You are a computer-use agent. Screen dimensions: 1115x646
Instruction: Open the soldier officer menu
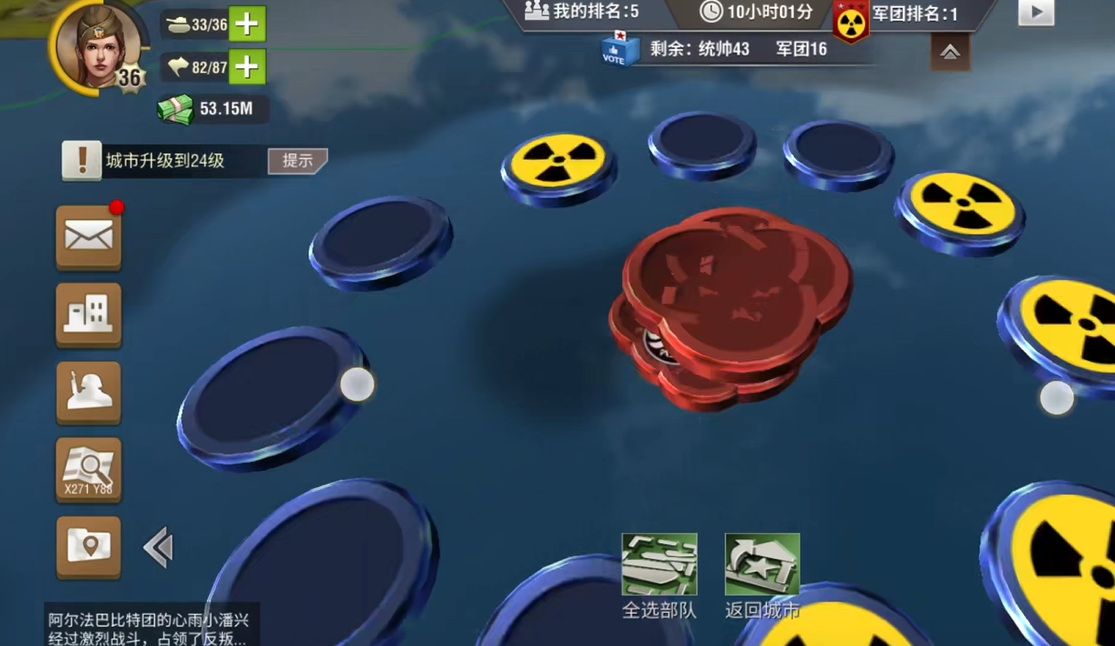coord(89,392)
